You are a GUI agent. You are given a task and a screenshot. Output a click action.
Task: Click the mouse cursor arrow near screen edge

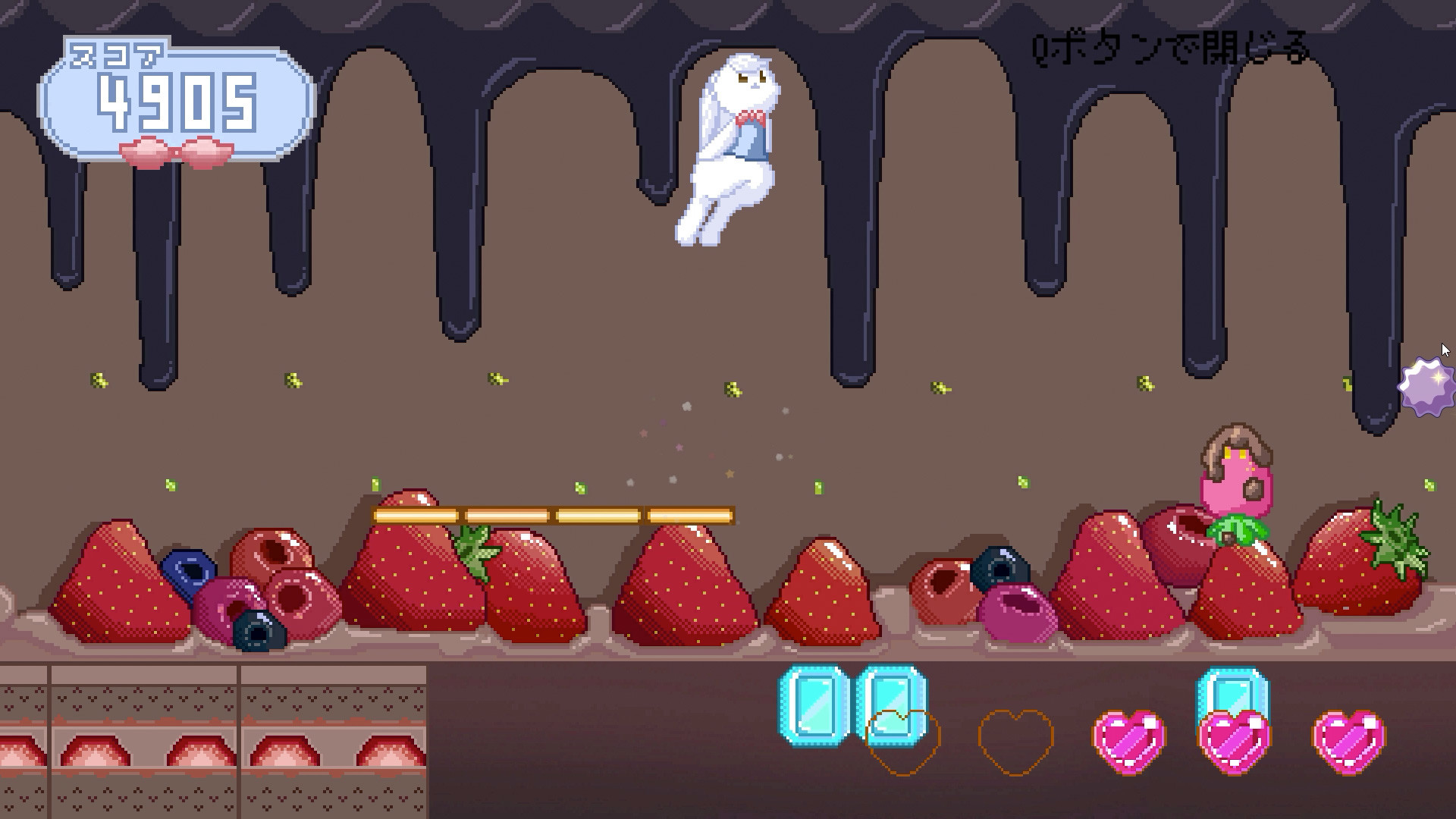1446,350
